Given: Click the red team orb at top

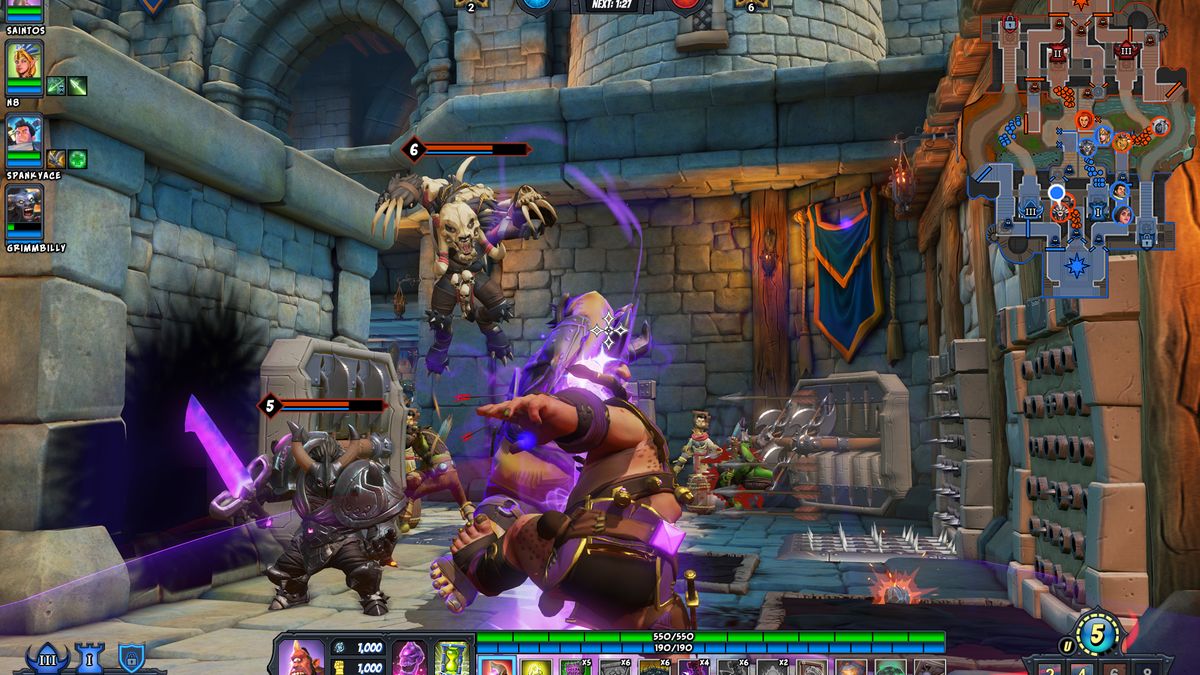Looking at the screenshot, I should (684, 4).
